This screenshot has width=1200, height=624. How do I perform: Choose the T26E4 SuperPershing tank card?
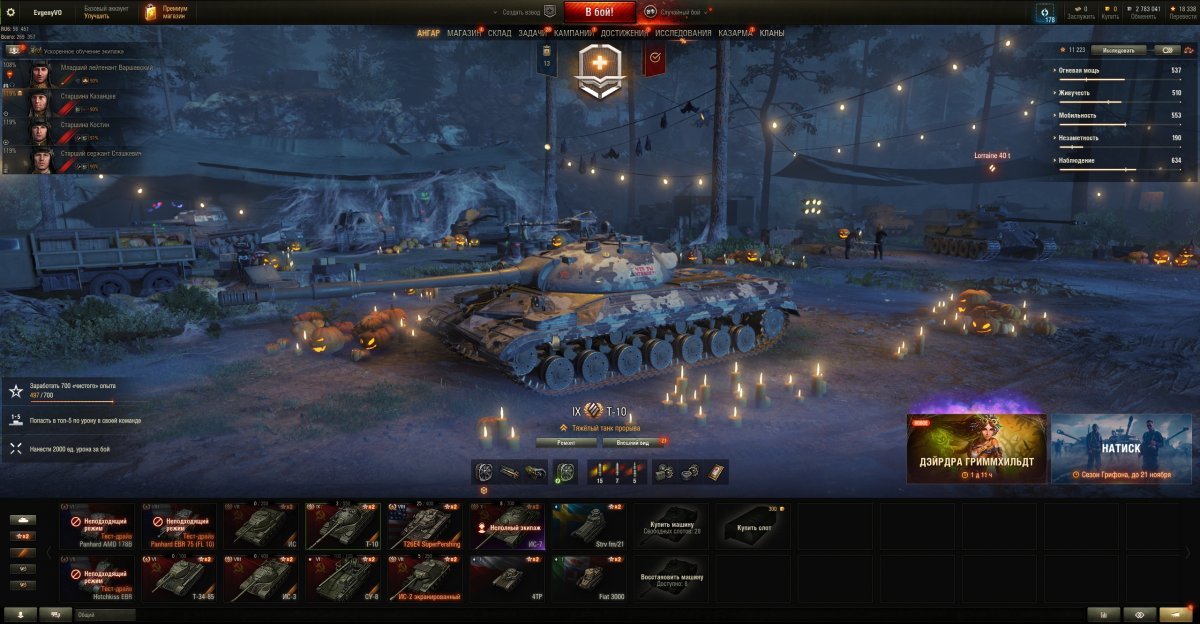tap(425, 526)
